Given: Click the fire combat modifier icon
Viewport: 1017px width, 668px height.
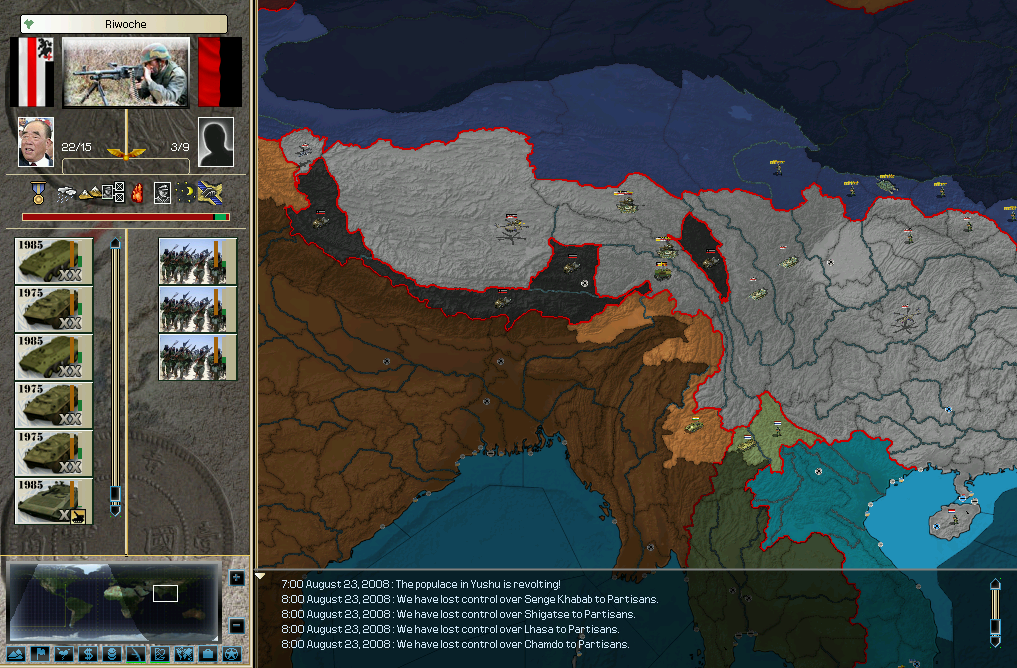Looking at the screenshot, I should click(x=138, y=191).
